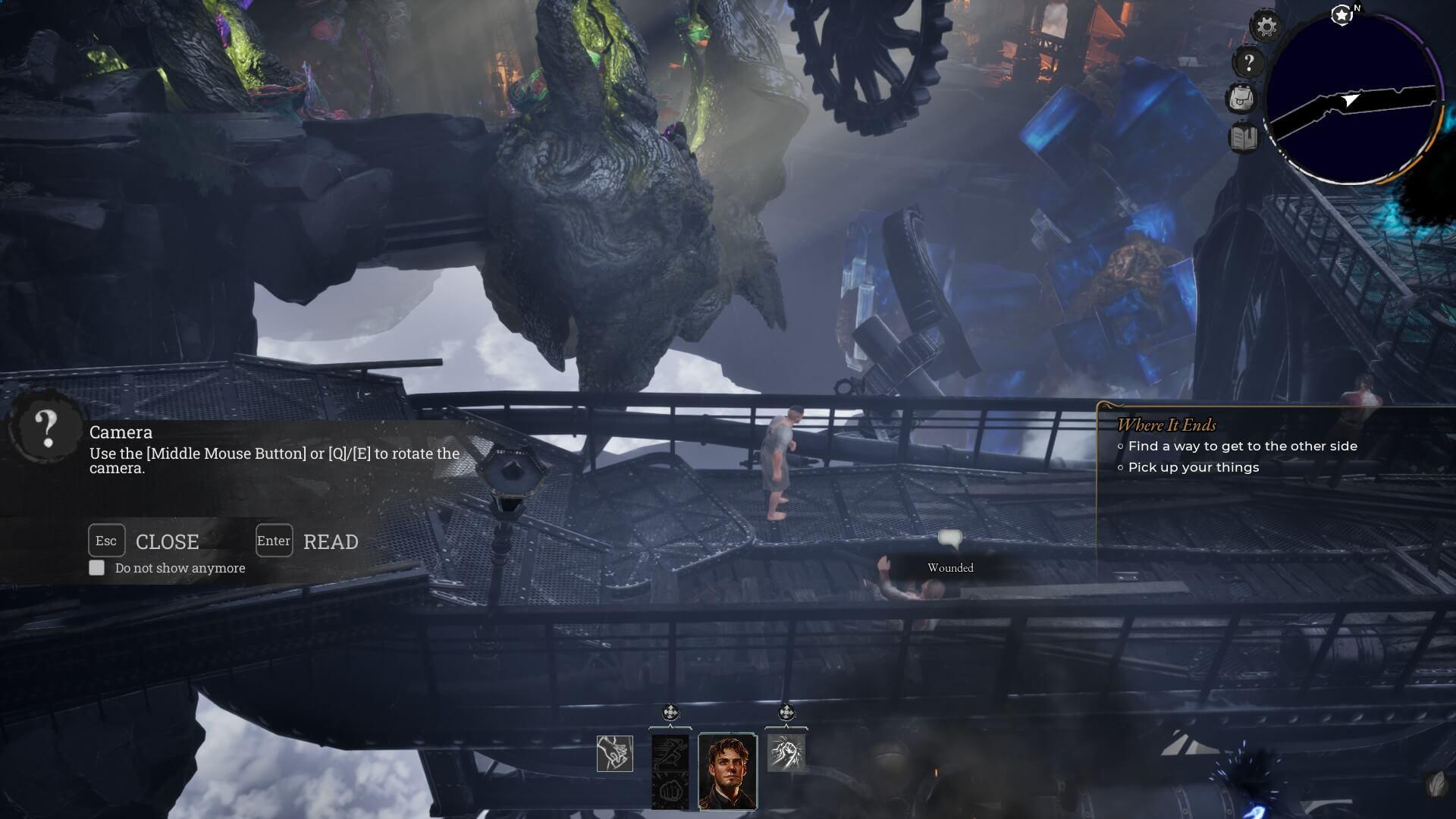Screen dimensions: 1456x819
Task: Activate the grabbing hand ability
Action: (x=615, y=754)
